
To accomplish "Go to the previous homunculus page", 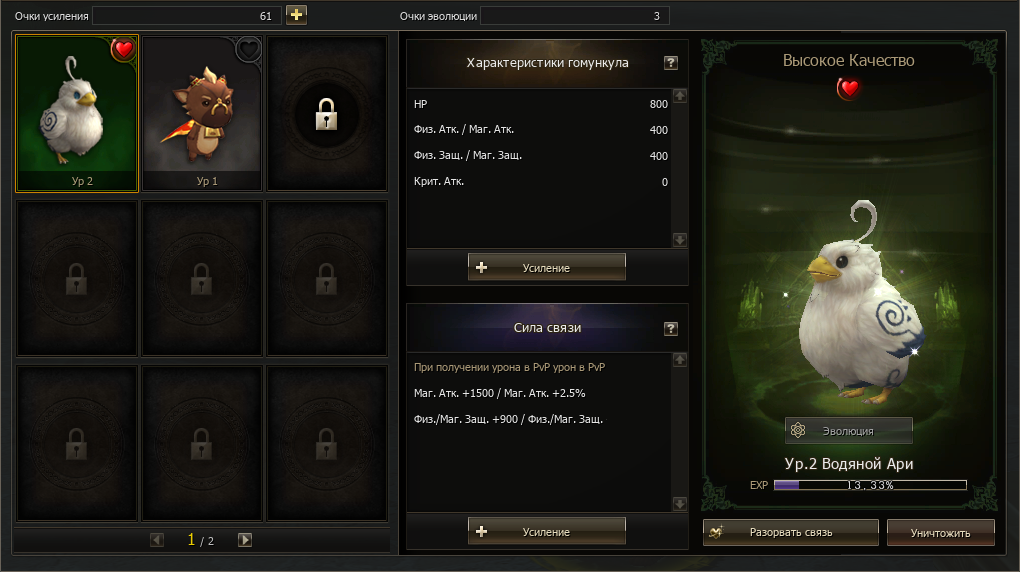I will [x=157, y=540].
